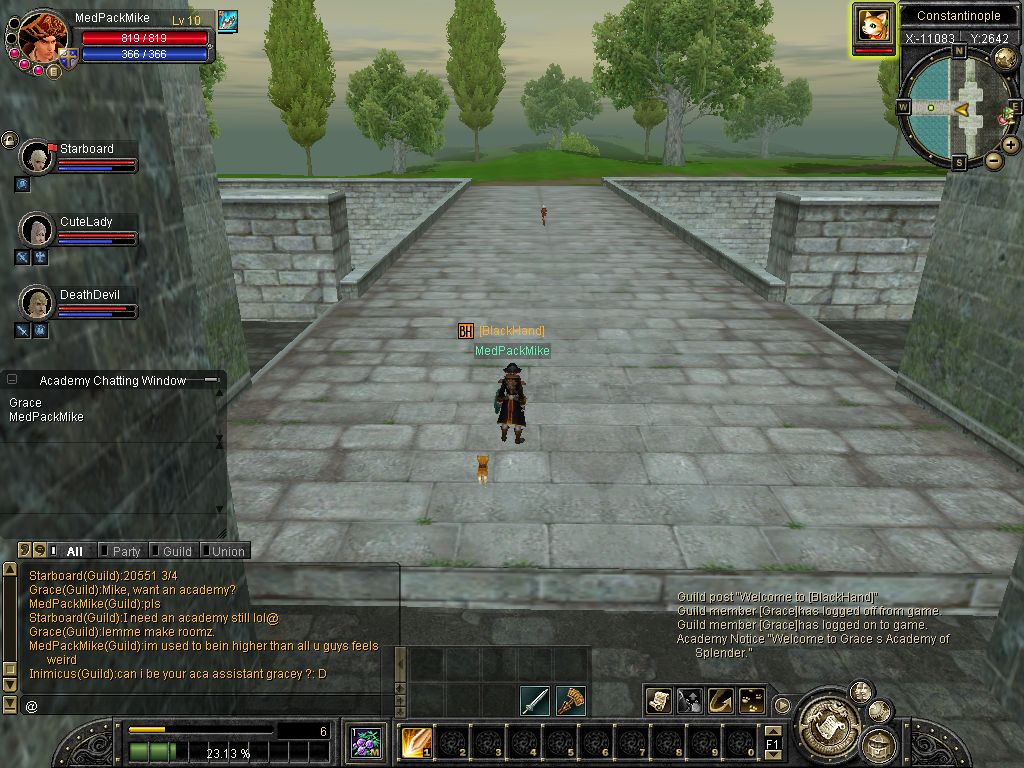
Task: Select party member DeathDevil
Action: tap(37, 302)
